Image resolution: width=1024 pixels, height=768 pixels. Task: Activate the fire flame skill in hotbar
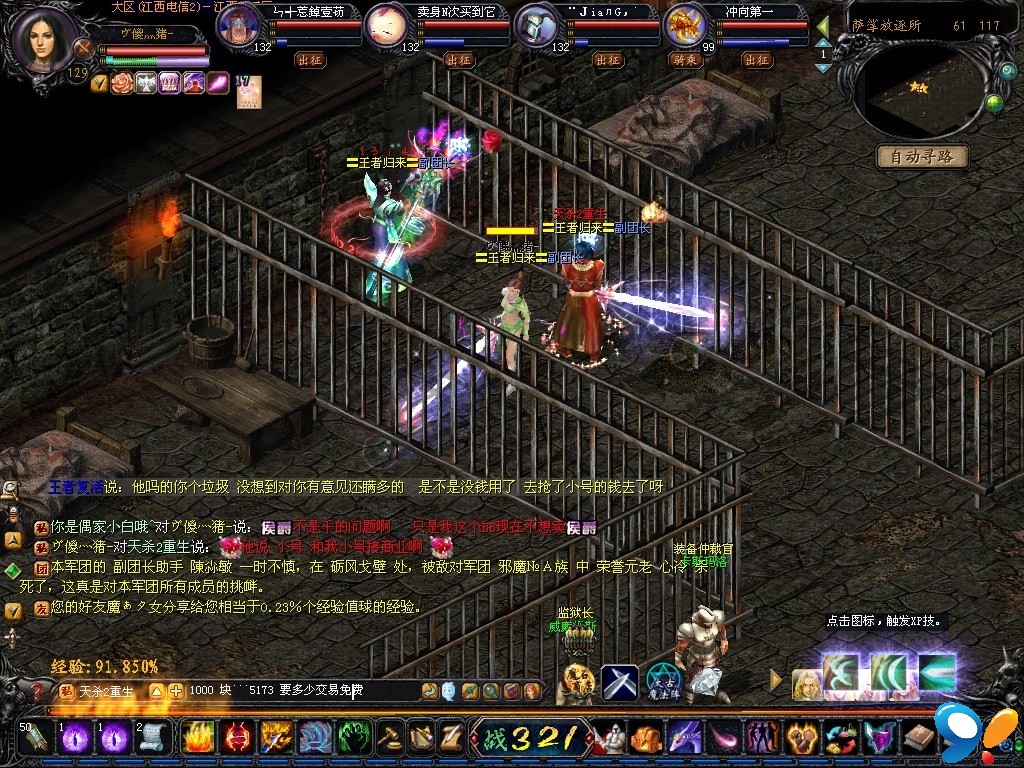200,738
